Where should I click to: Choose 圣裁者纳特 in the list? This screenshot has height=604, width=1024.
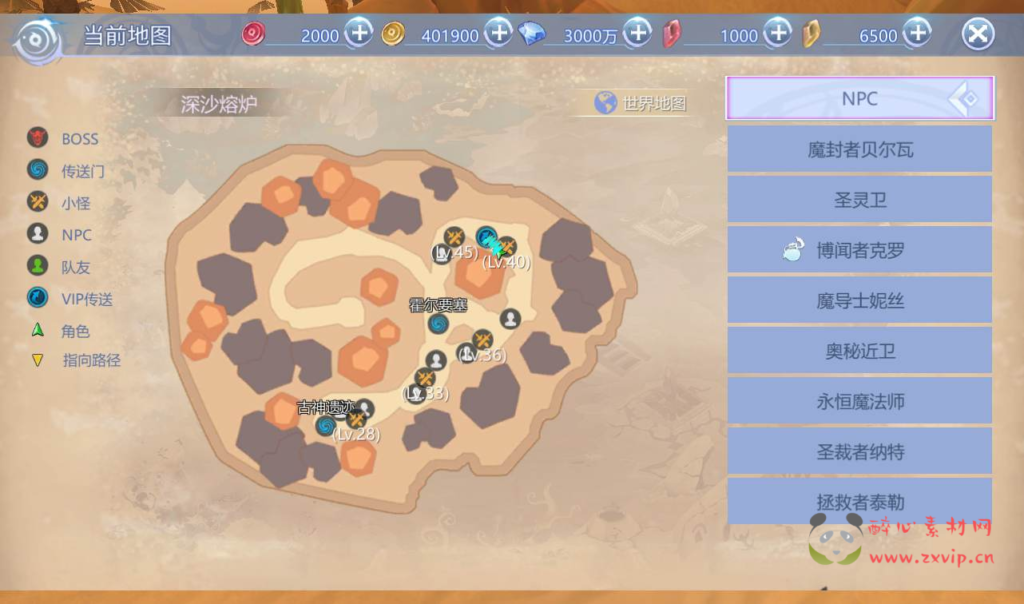(x=860, y=452)
